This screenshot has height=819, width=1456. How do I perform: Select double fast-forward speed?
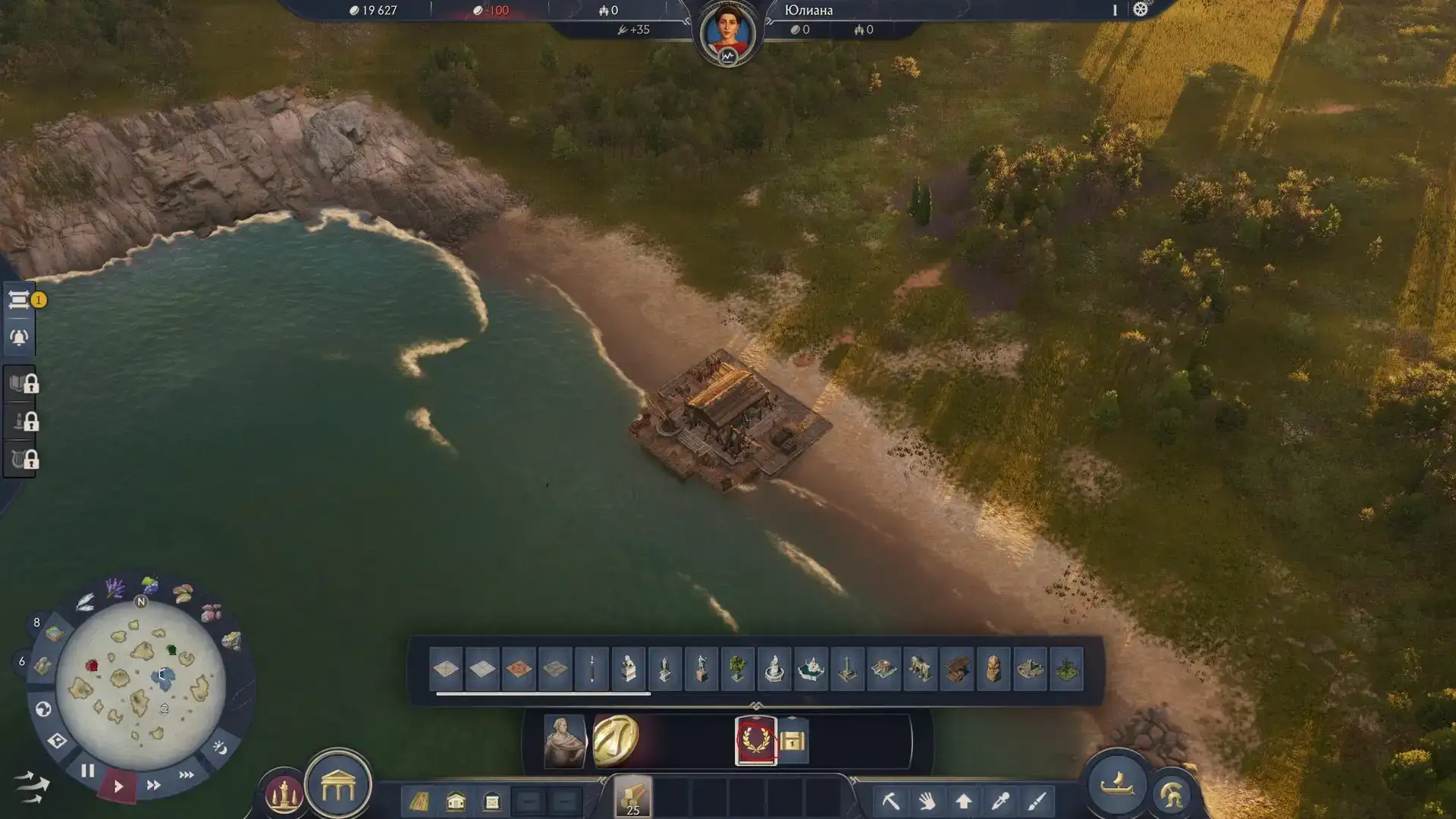pos(153,786)
